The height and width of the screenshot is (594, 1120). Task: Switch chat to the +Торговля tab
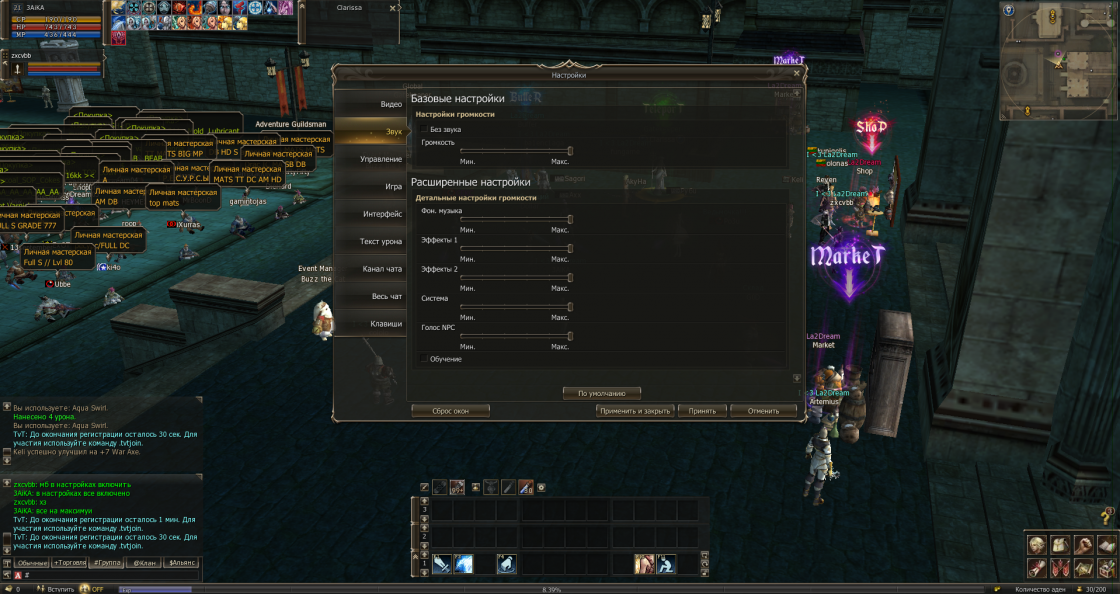point(67,563)
